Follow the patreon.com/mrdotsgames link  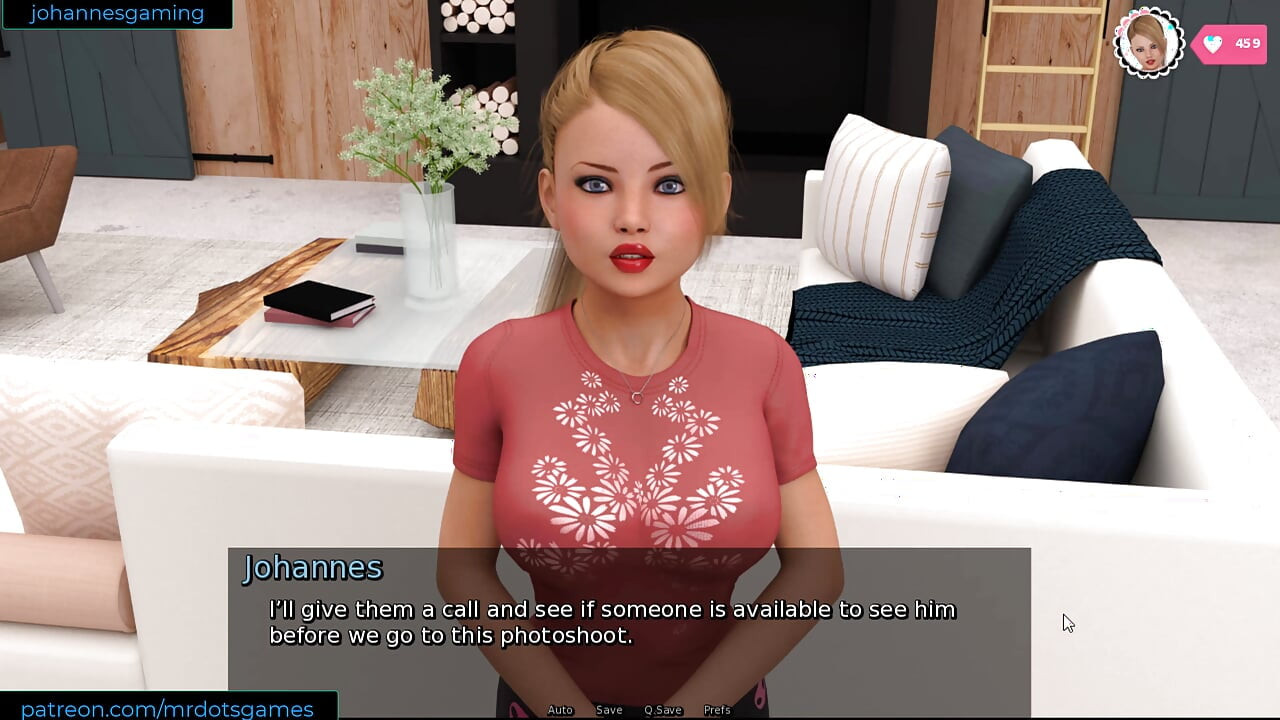pos(168,707)
